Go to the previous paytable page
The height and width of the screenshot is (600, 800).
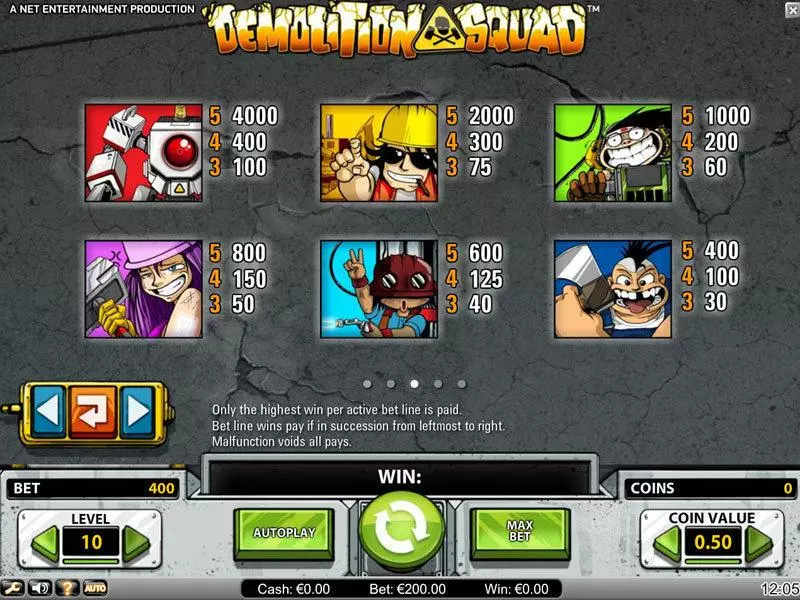click(49, 410)
